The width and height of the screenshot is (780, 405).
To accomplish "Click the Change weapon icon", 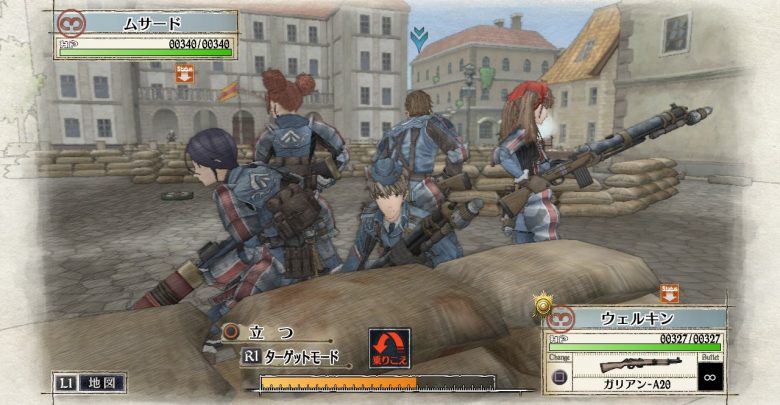I will (561, 378).
